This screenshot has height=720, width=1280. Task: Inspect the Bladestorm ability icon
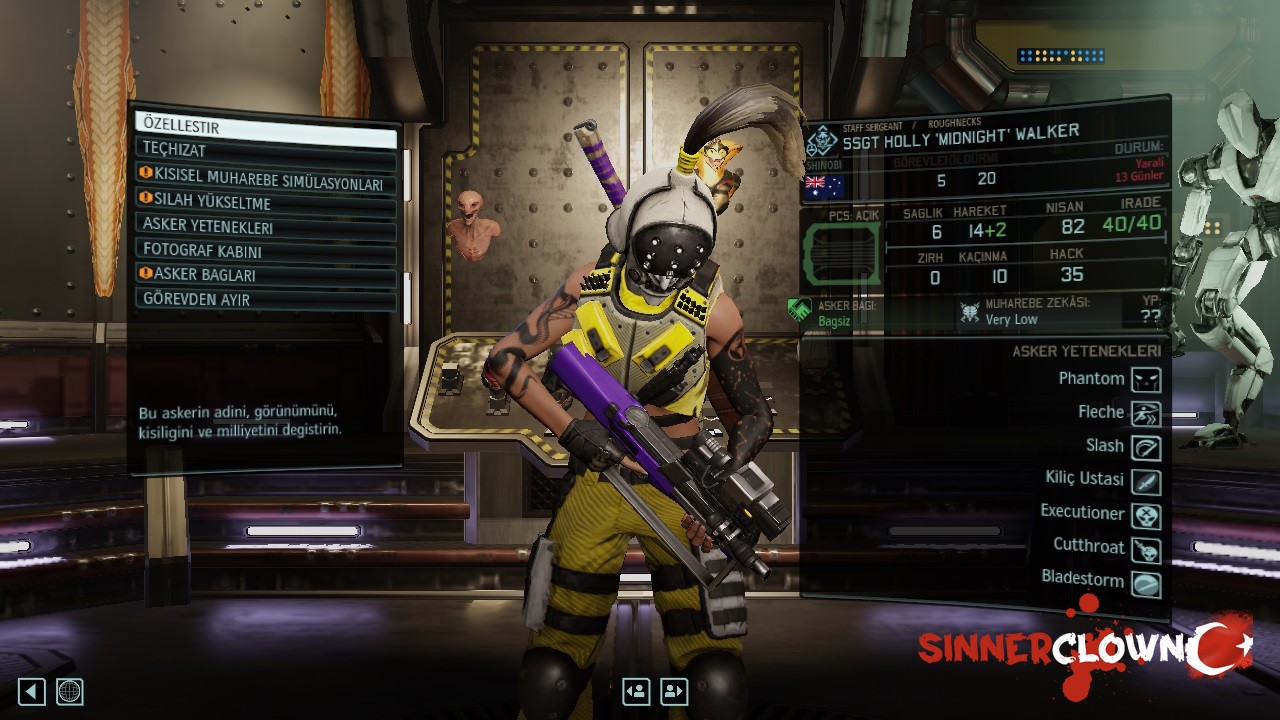[x=1146, y=583]
